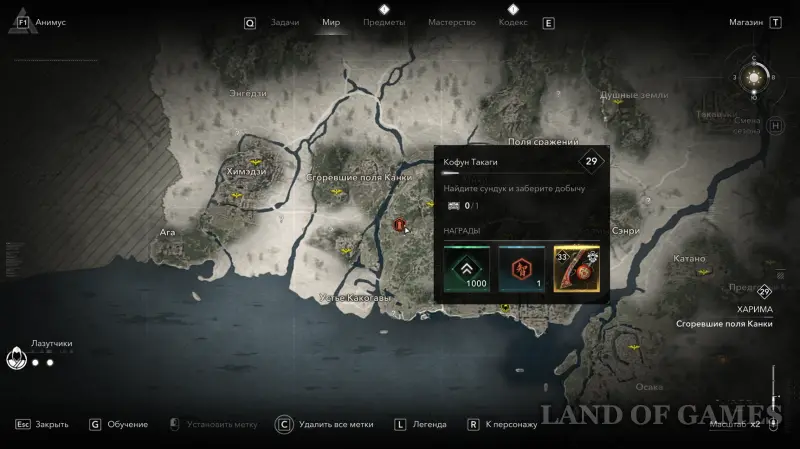Click the Лазутчики scouts icon

(x=16, y=358)
